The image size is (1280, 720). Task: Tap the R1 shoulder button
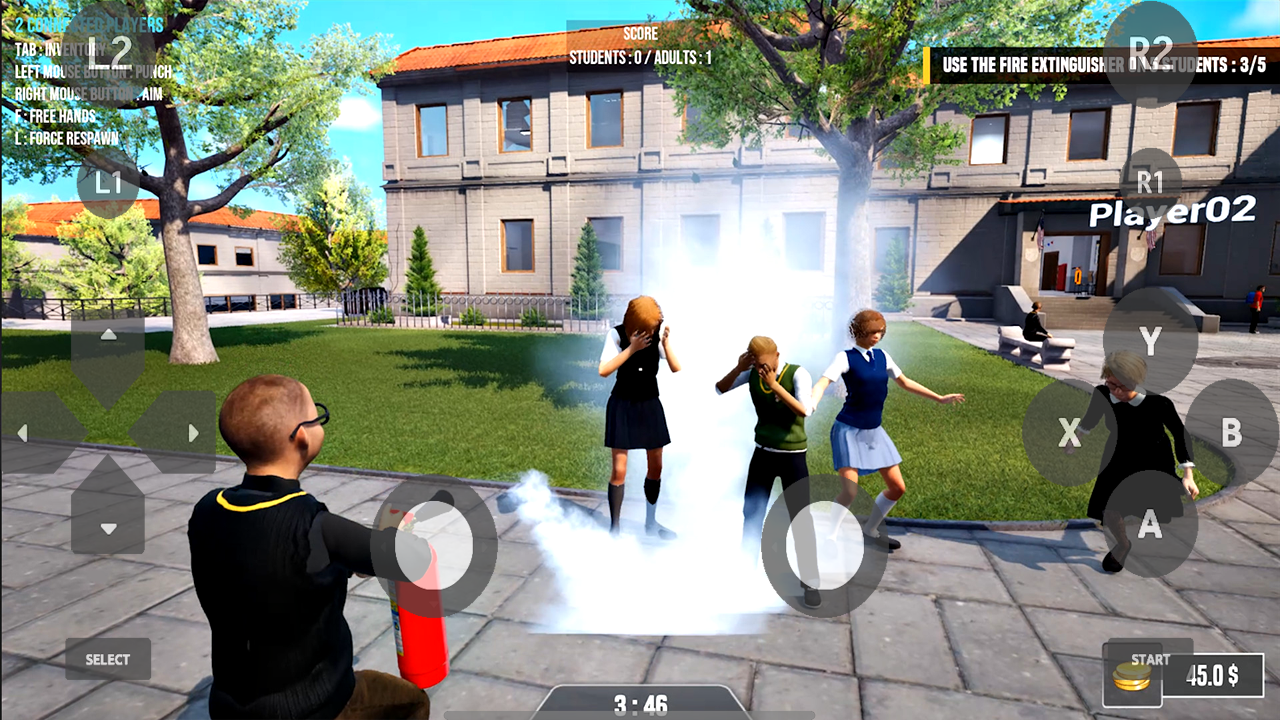coord(1152,184)
